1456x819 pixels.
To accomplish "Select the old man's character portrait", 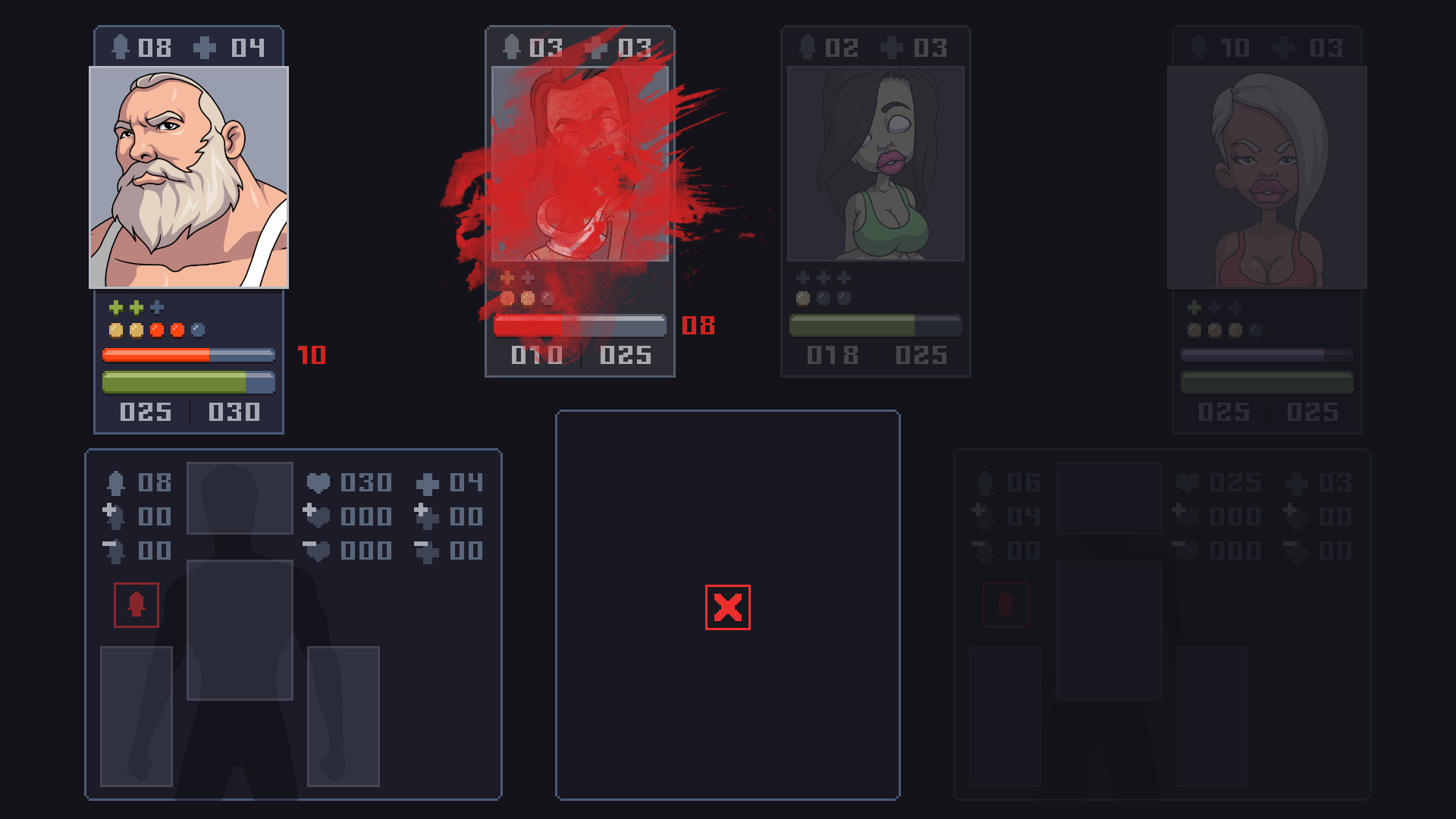I will click(x=188, y=174).
